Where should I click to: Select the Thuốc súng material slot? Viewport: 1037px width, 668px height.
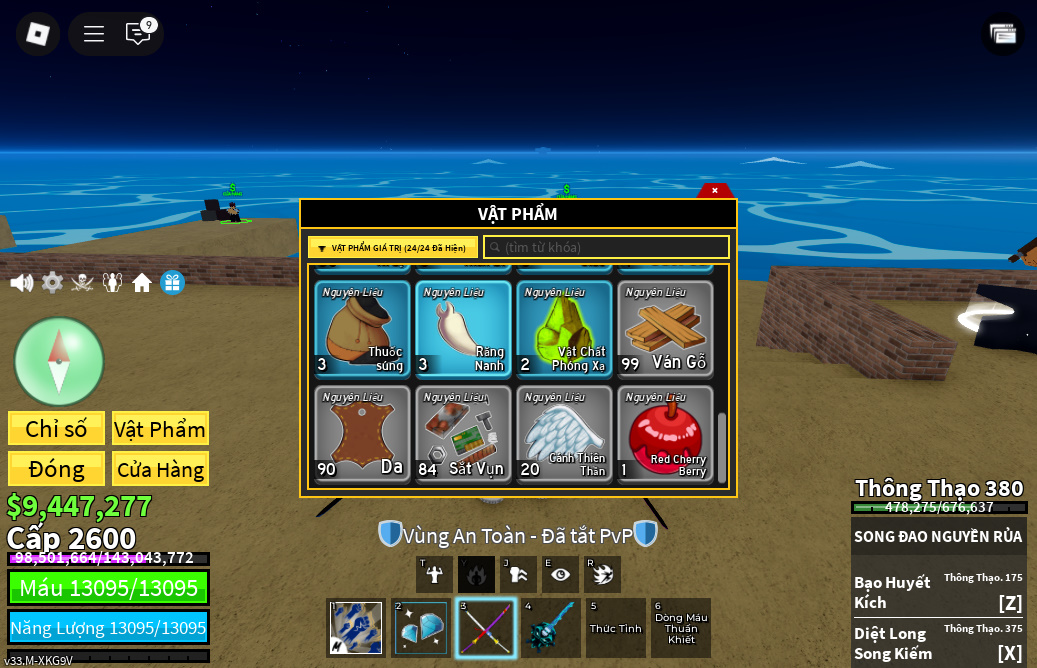click(362, 329)
